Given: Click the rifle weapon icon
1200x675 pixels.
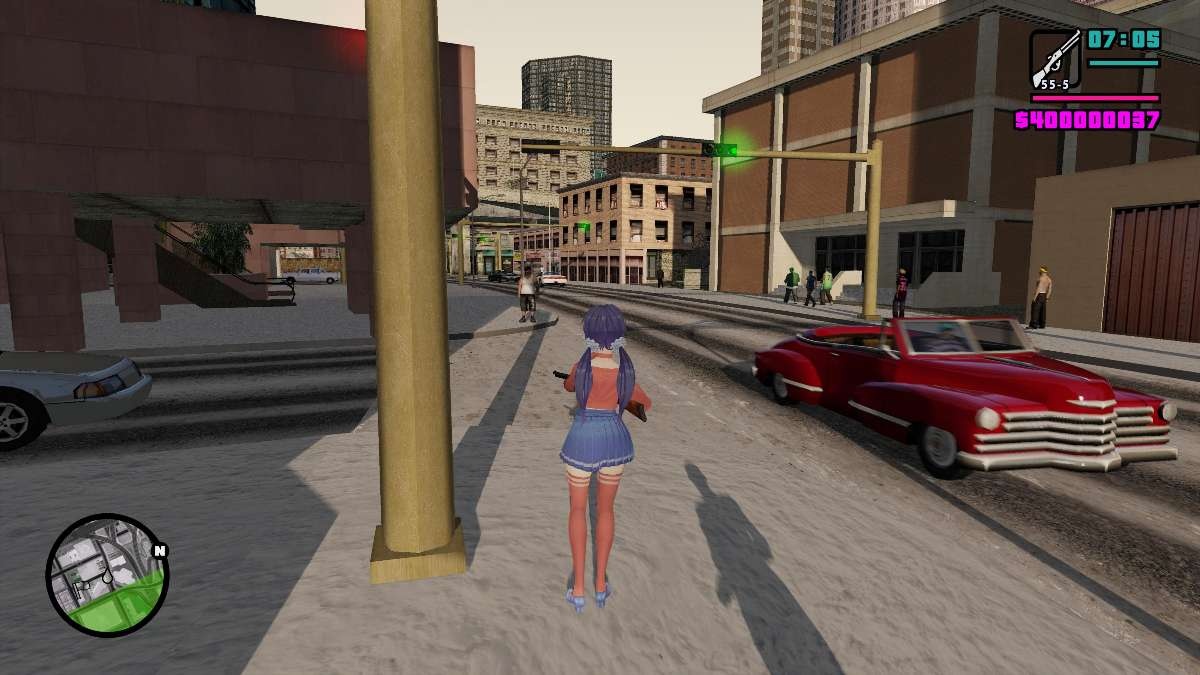Looking at the screenshot, I should click(1055, 57).
